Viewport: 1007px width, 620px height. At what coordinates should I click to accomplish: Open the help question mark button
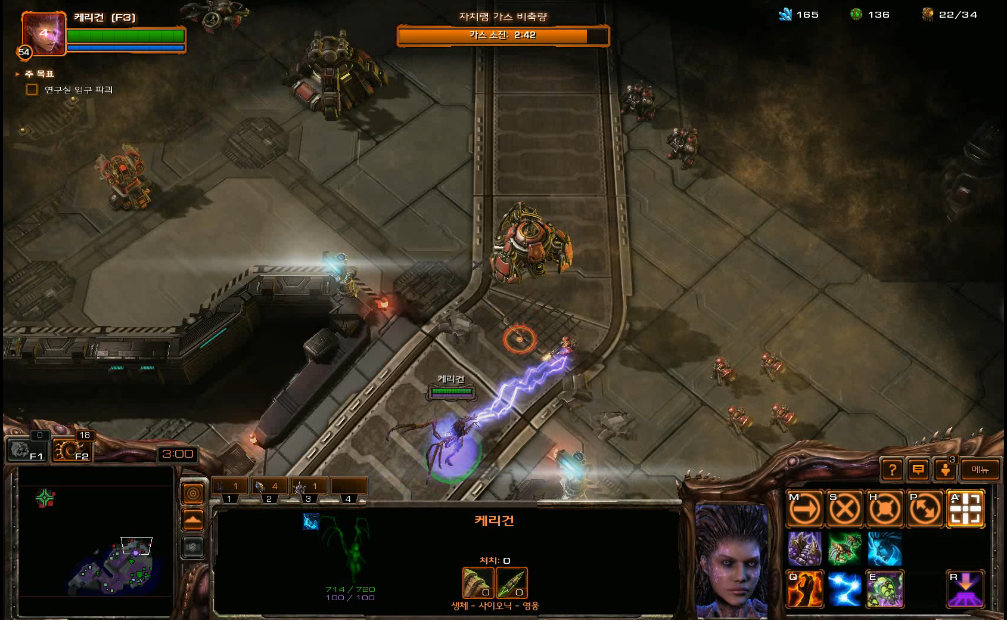pyautogui.click(x=892, y=469)
